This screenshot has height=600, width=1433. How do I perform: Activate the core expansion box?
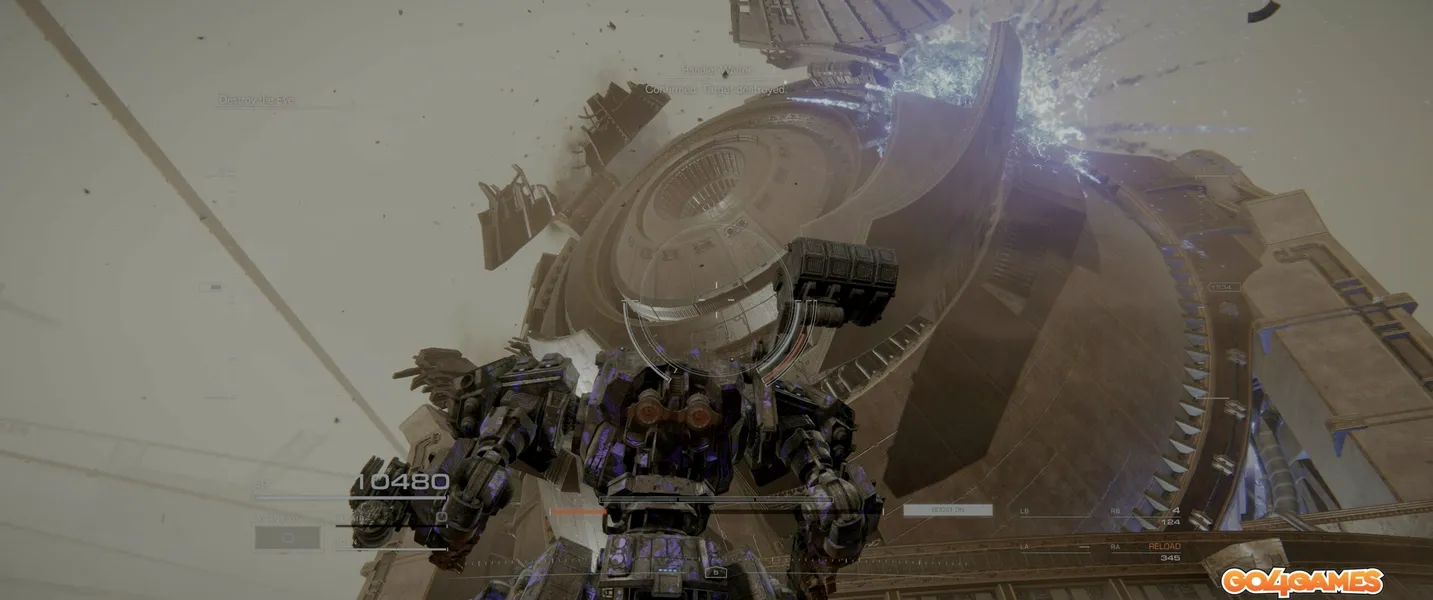point(287,538)
